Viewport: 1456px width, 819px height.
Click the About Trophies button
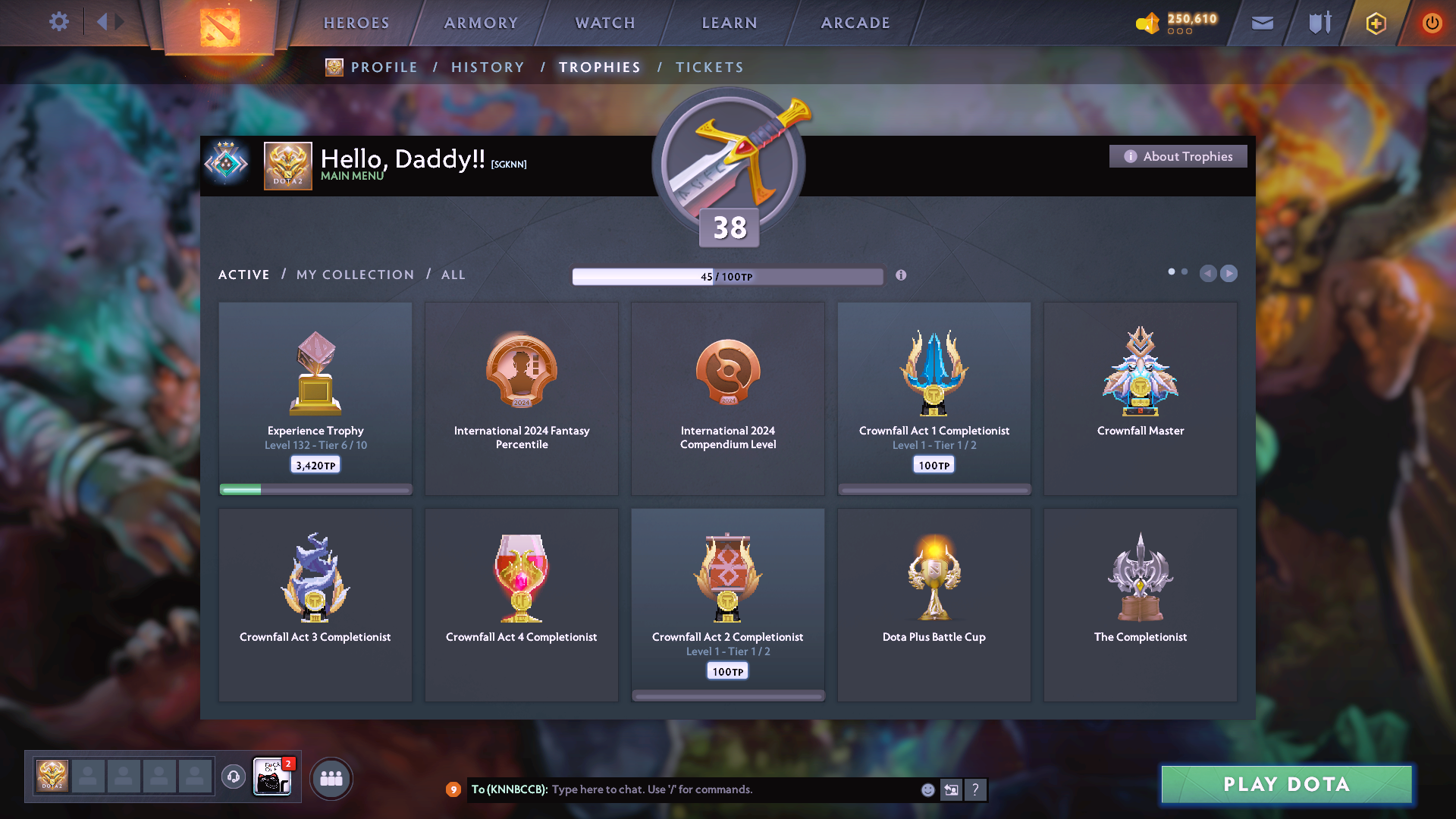[1178, 156]
